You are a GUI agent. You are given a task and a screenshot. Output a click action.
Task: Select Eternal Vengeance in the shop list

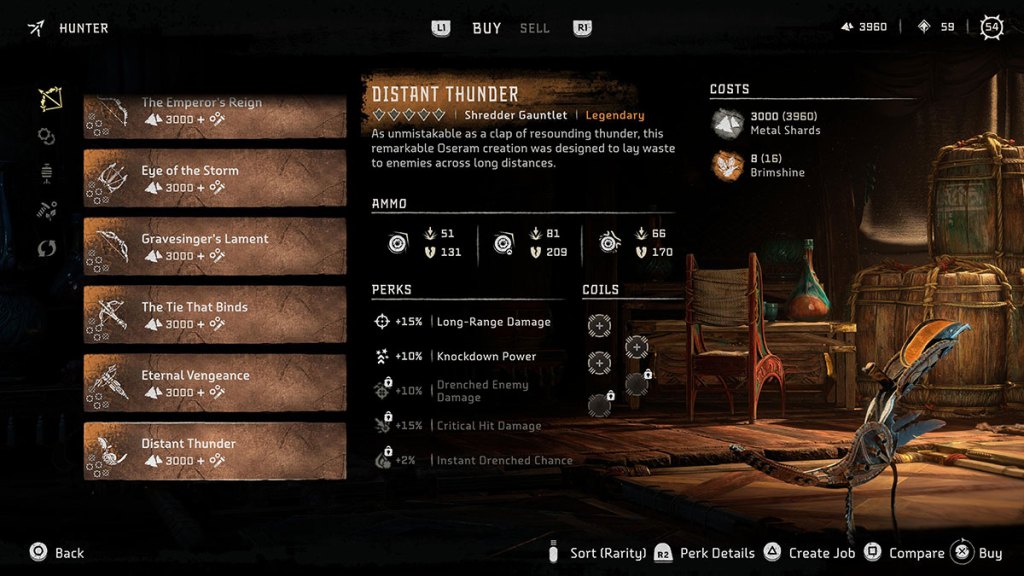214,383
